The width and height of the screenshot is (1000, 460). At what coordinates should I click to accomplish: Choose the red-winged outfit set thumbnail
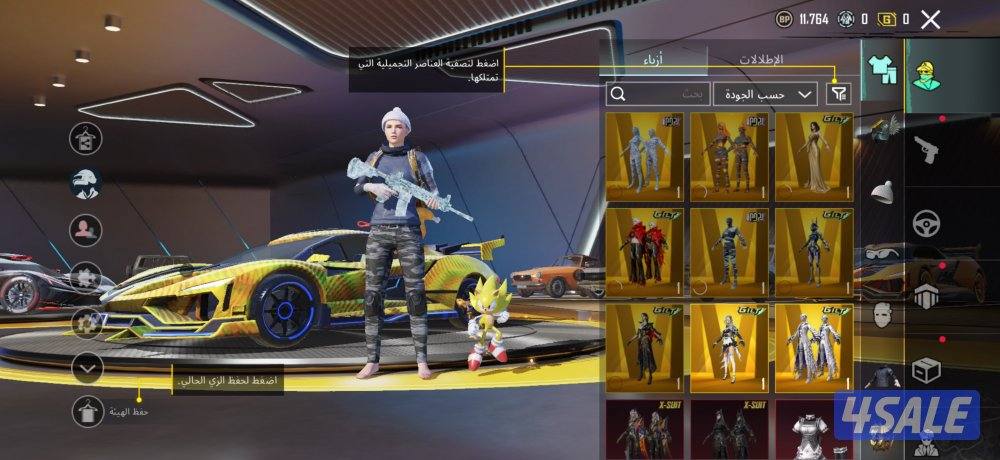pyautogui.click(x=644, y=251)
